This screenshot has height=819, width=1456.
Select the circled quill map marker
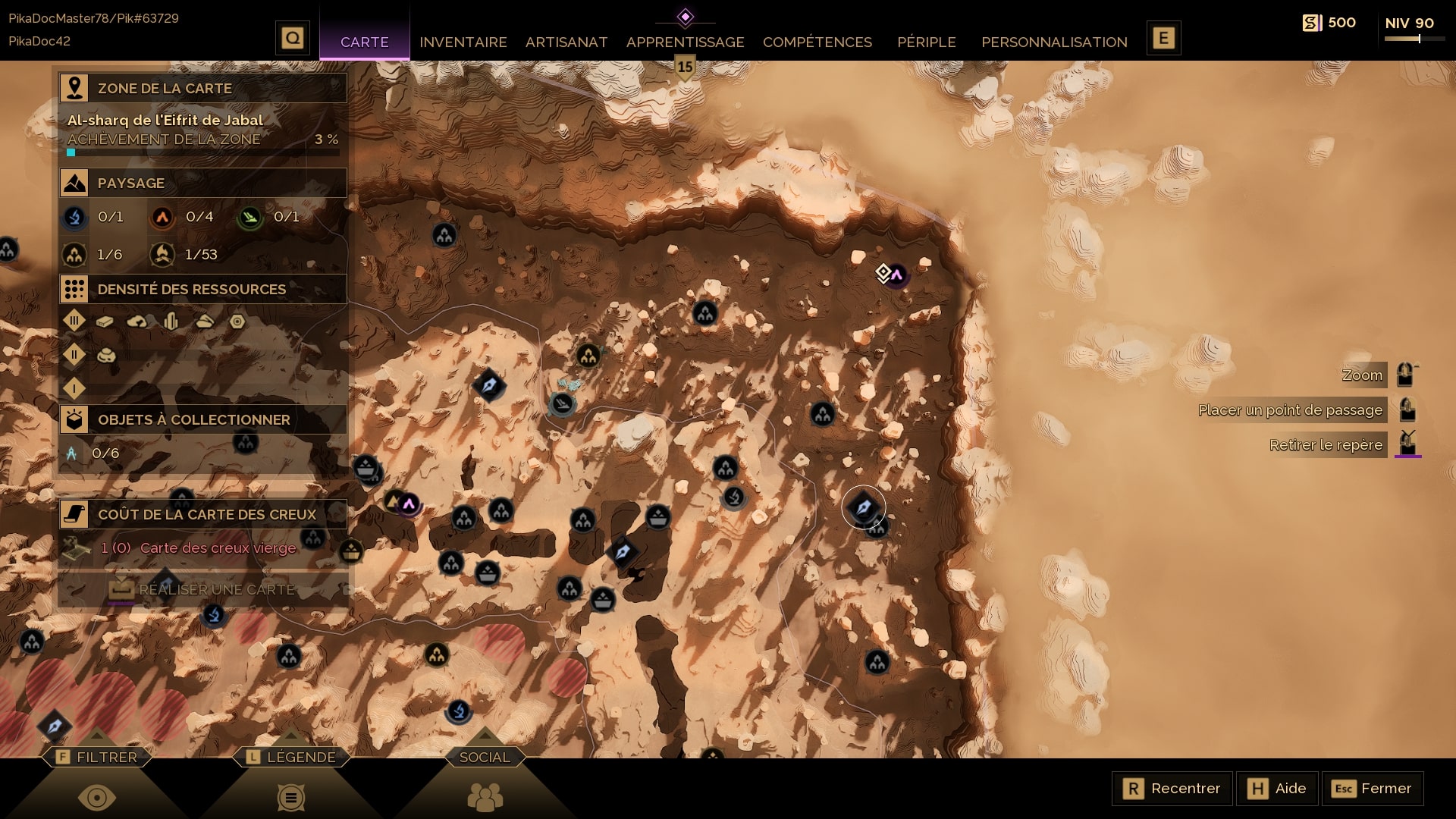pos(863,507)
